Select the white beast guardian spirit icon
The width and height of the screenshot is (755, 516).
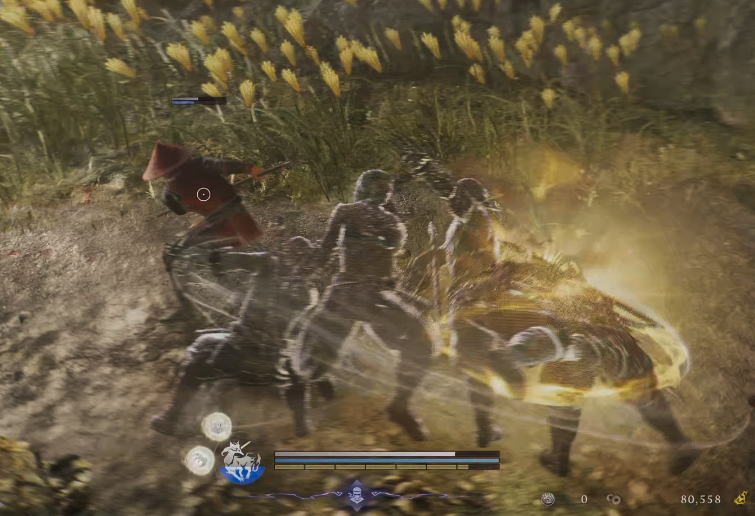pos(241,461)
